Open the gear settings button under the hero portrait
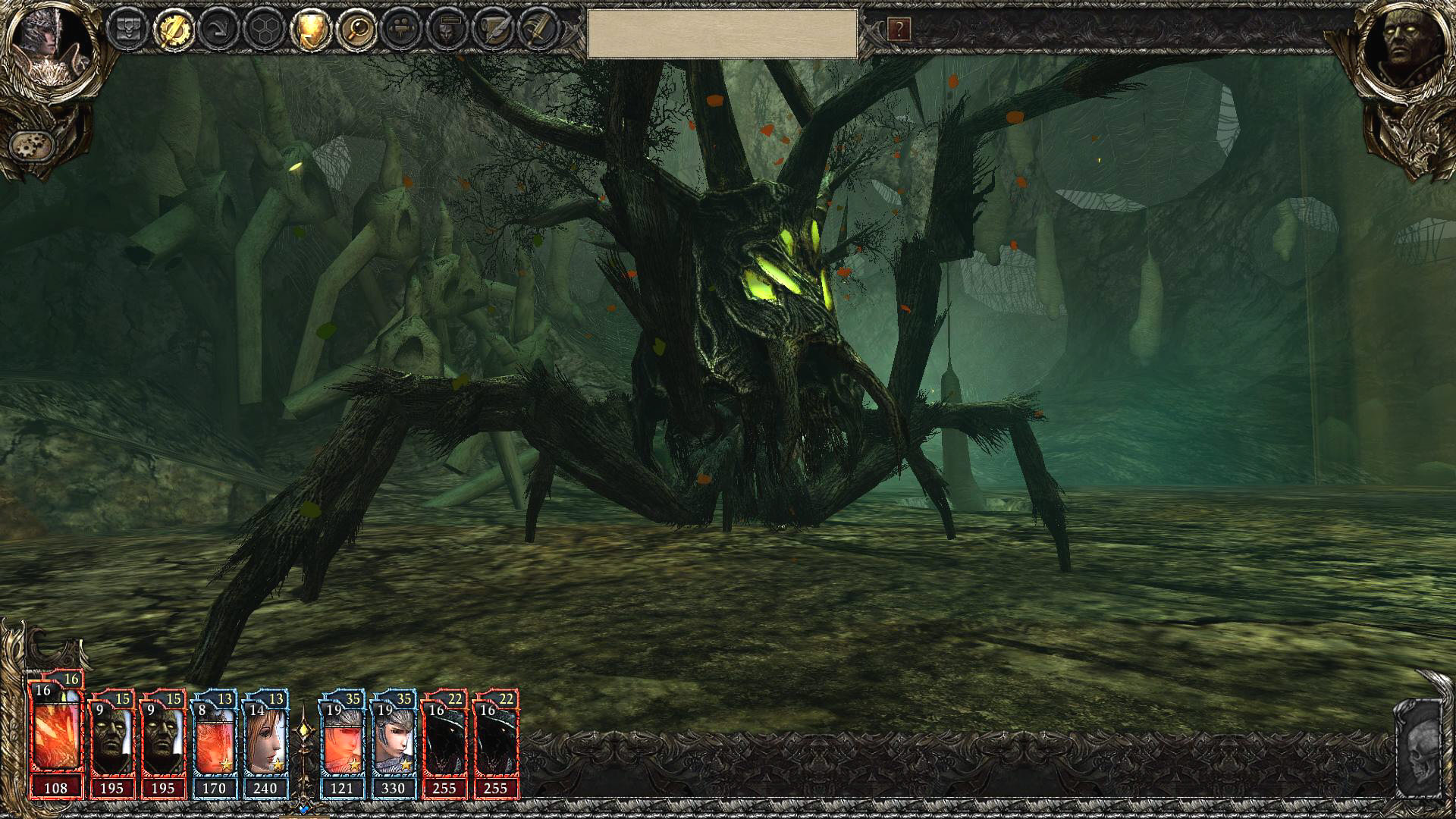 pos(32,144)
